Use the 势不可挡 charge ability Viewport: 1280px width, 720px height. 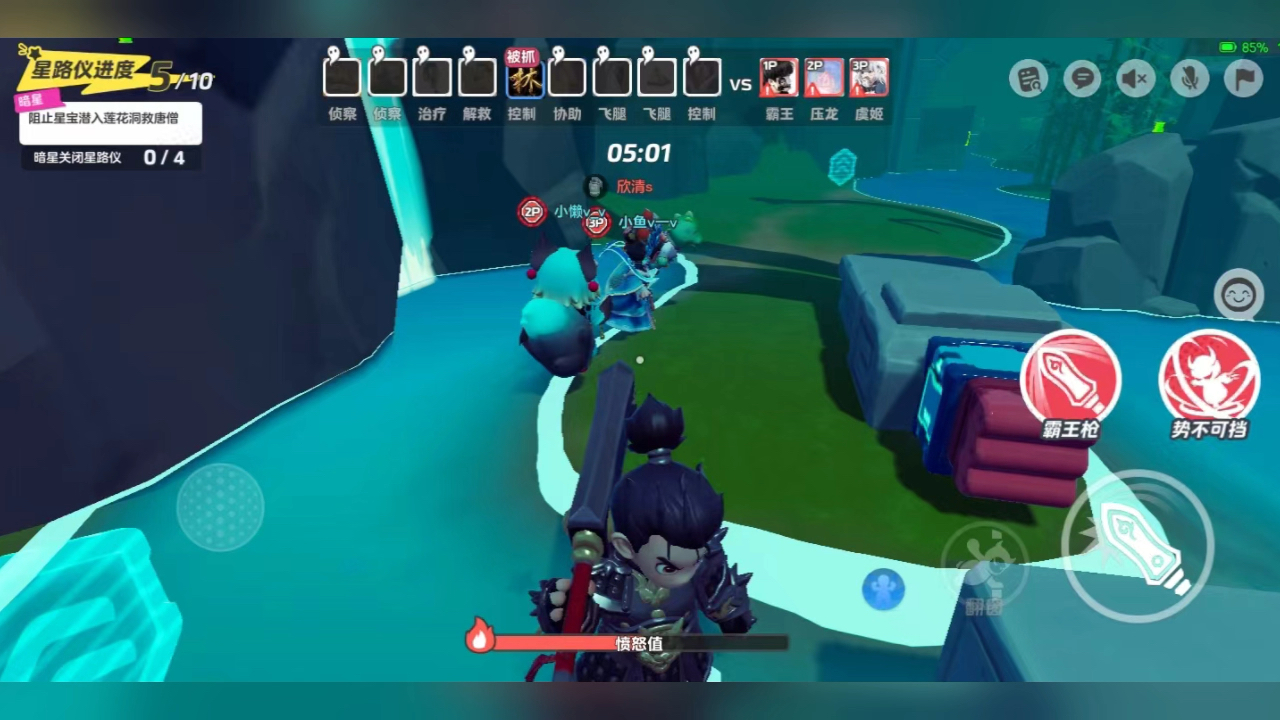click(x=1209, y=380)
